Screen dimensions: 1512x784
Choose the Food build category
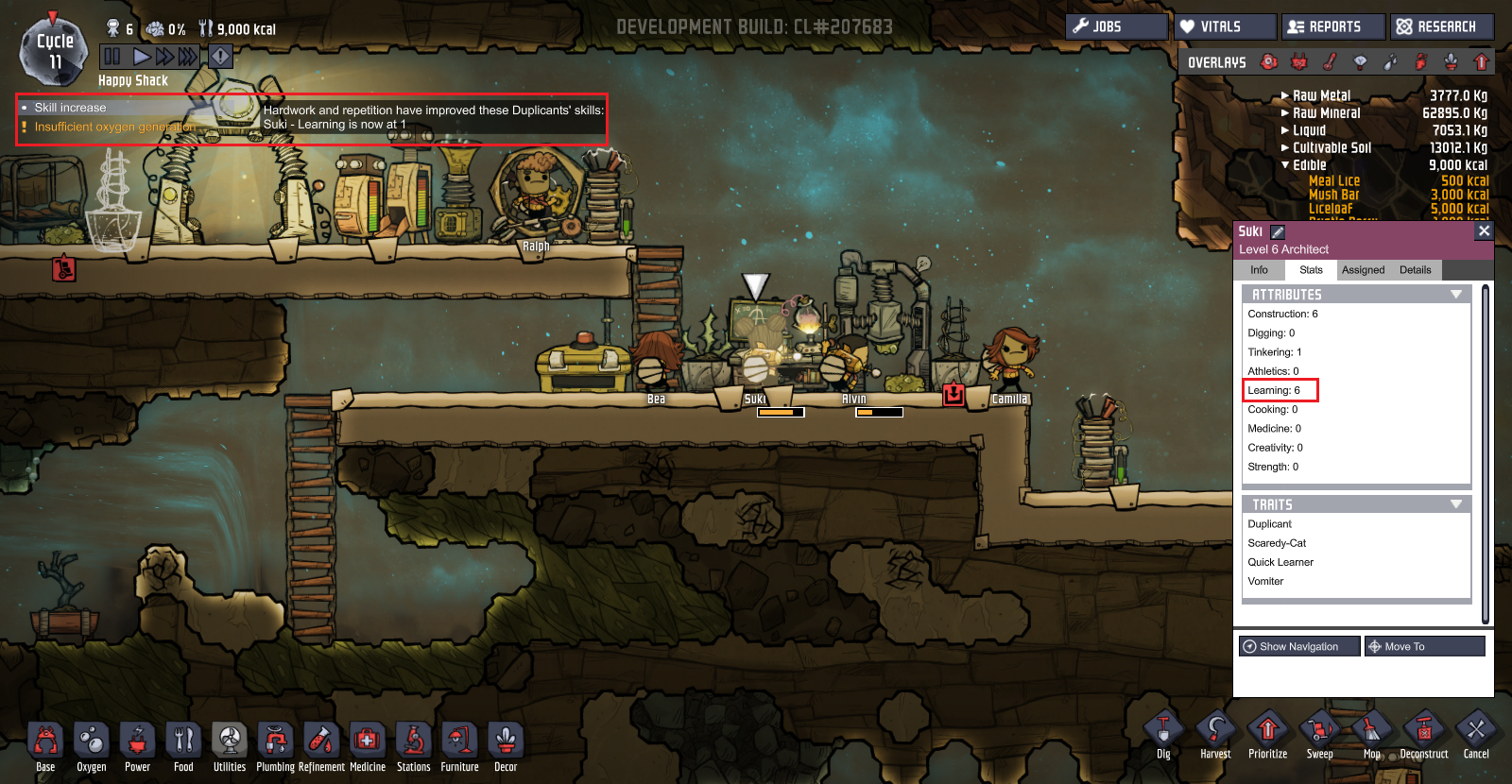click(183, 746)
